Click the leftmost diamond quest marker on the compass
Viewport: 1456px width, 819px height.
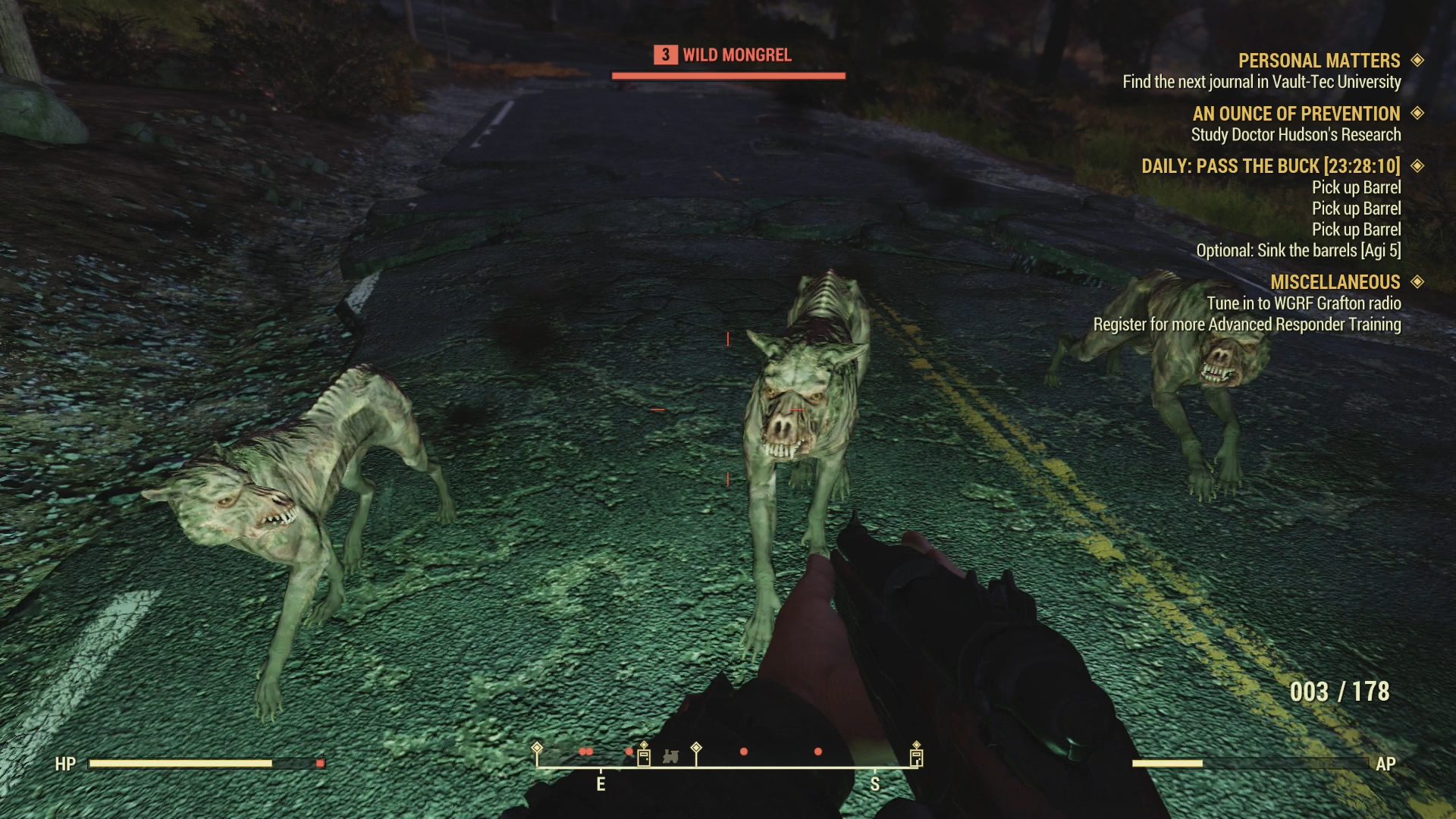point(536,745)
